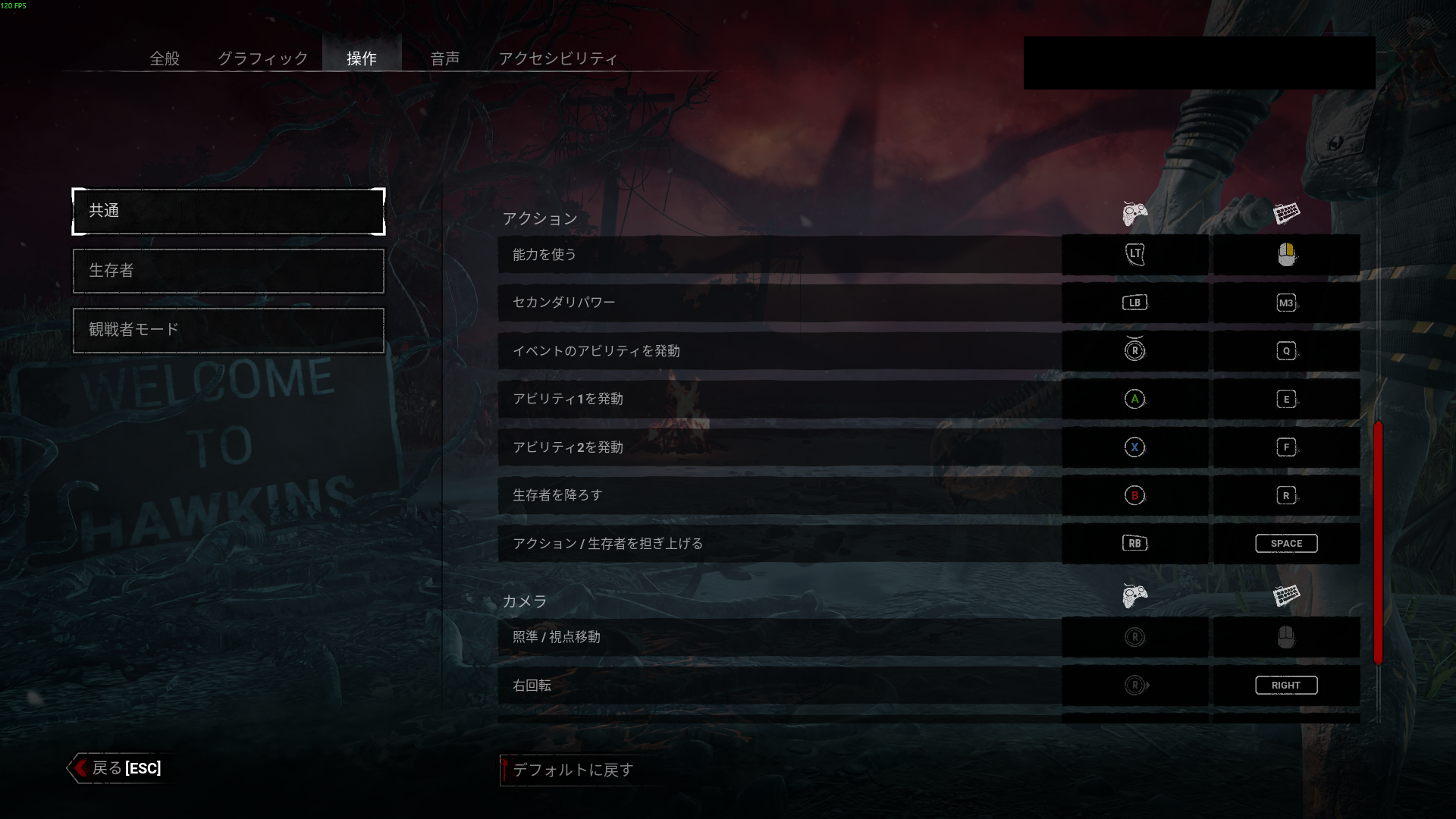Switch to the 全般 tab
1456x819 pixels.
[165, 58]
